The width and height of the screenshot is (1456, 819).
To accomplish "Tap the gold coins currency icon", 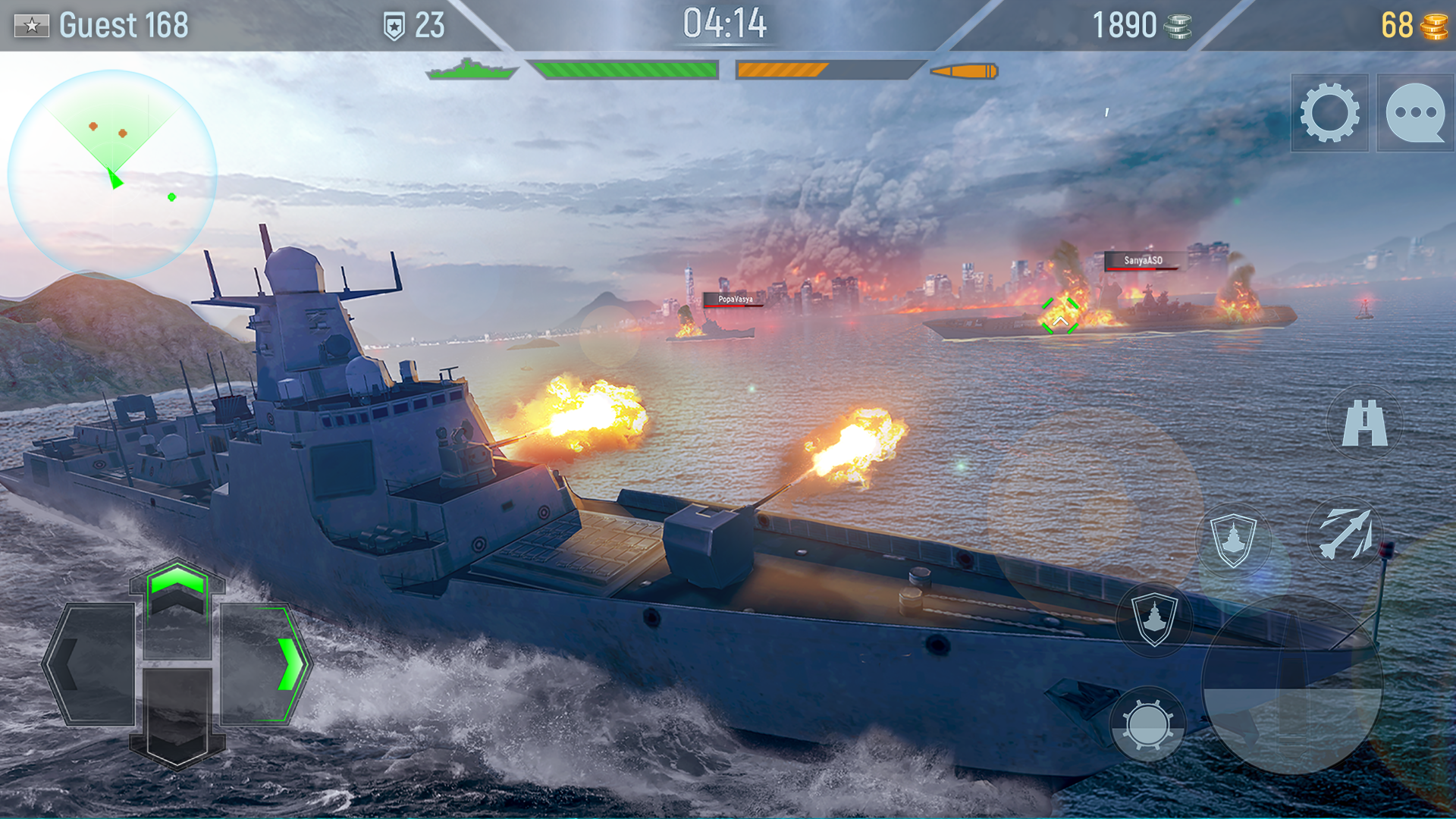I will point(1436,25).
